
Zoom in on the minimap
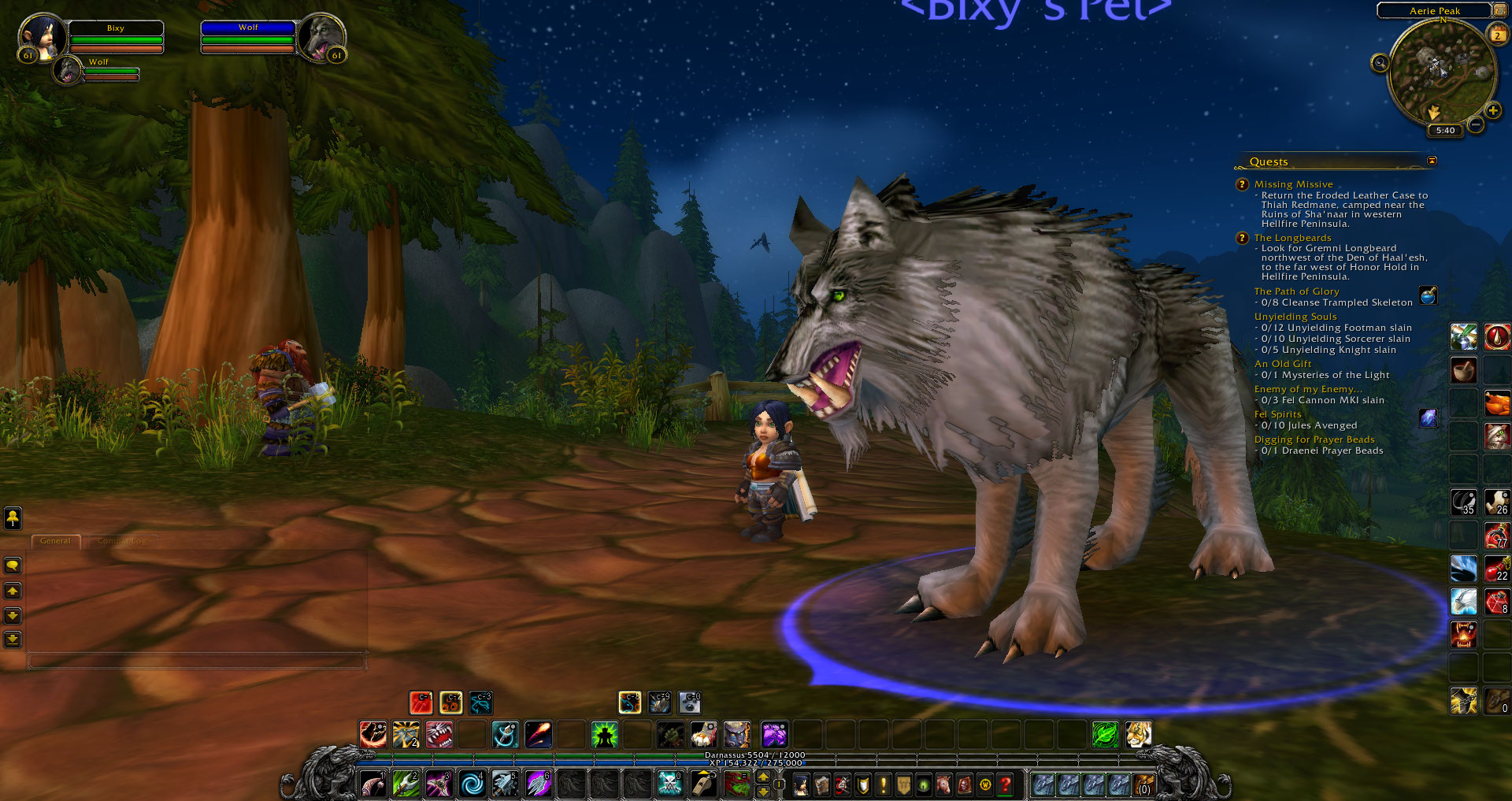coord(1492,111)
